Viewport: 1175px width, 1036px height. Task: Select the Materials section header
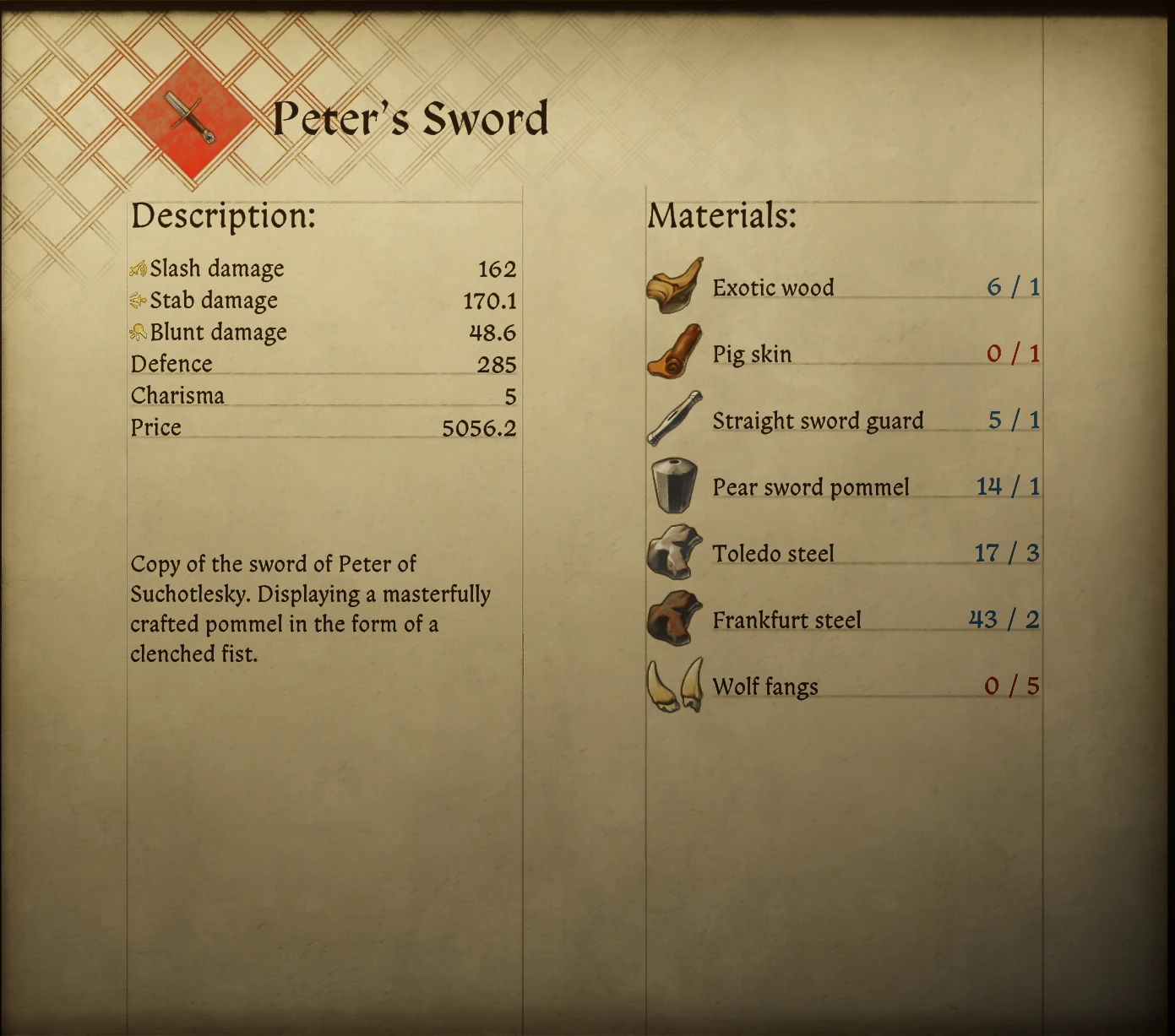[720, 216]
